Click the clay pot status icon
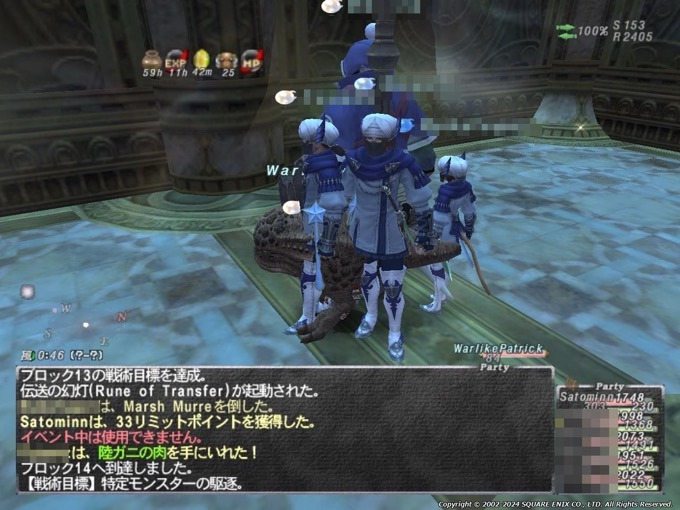680x510 pixels. pos(152,60)
